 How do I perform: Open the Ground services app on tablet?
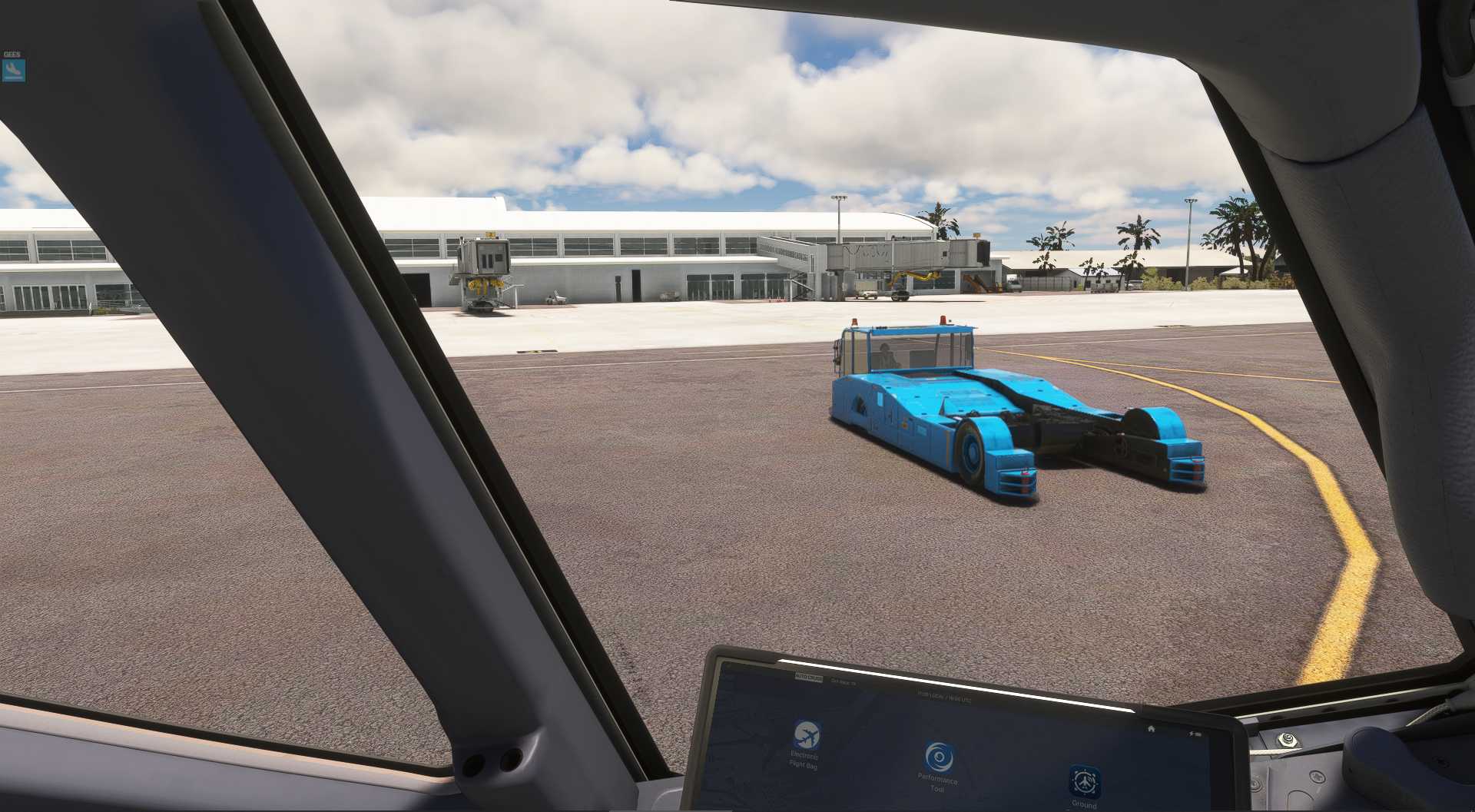[1084, 782]
